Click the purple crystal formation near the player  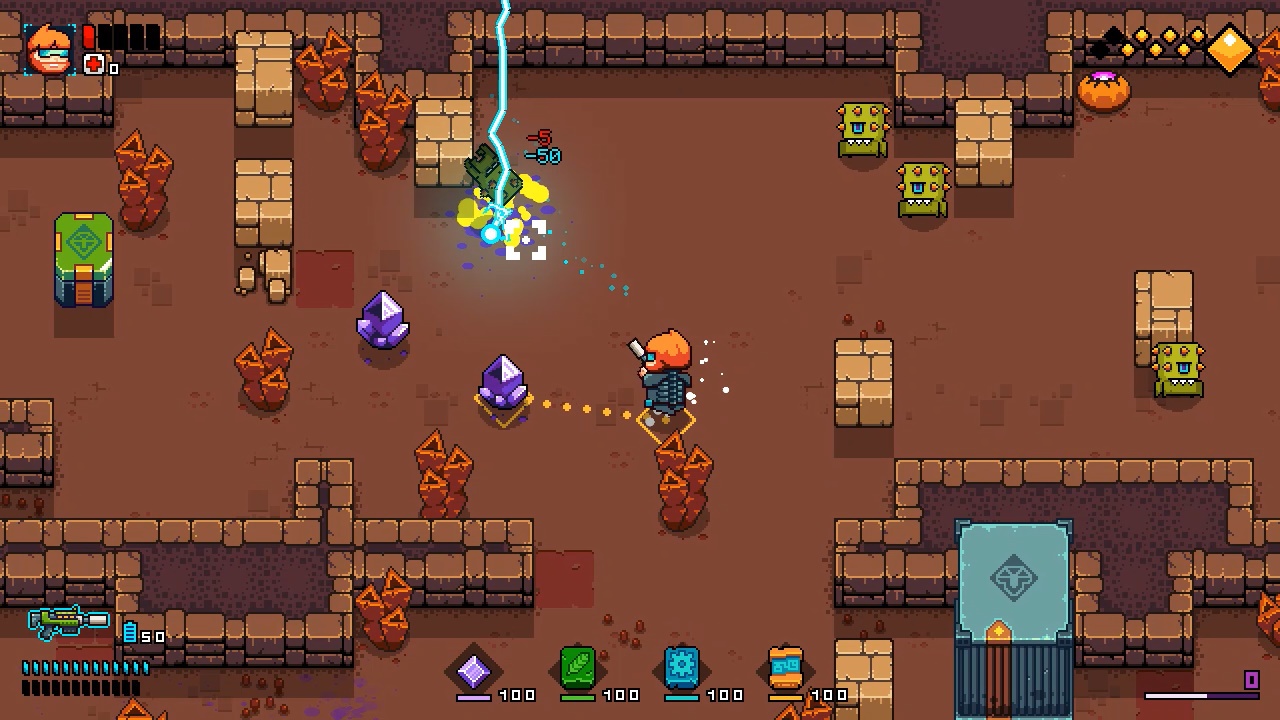click(503, 385)
